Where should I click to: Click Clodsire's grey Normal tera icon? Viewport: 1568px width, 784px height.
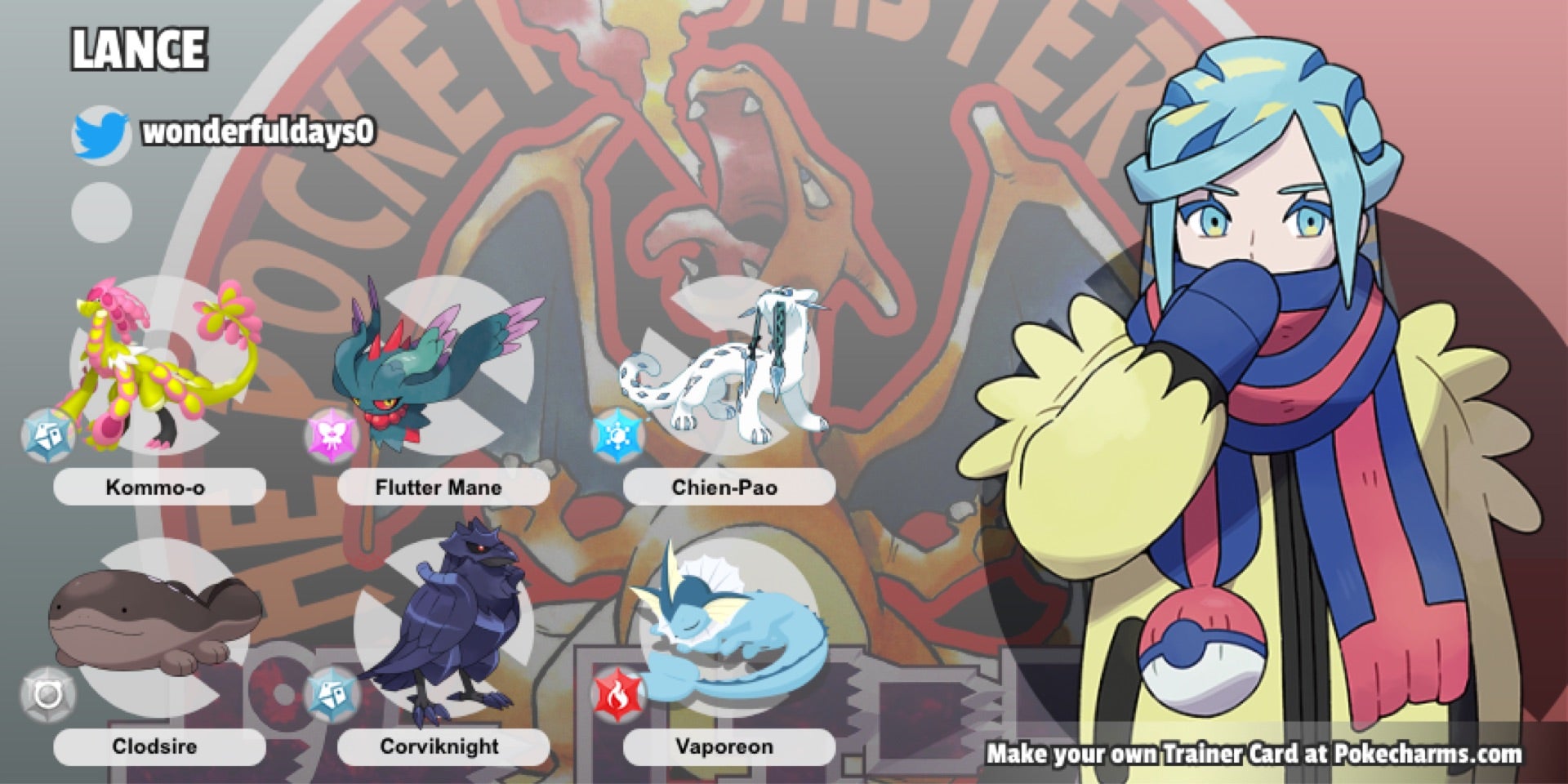click(x=47, y=694)
